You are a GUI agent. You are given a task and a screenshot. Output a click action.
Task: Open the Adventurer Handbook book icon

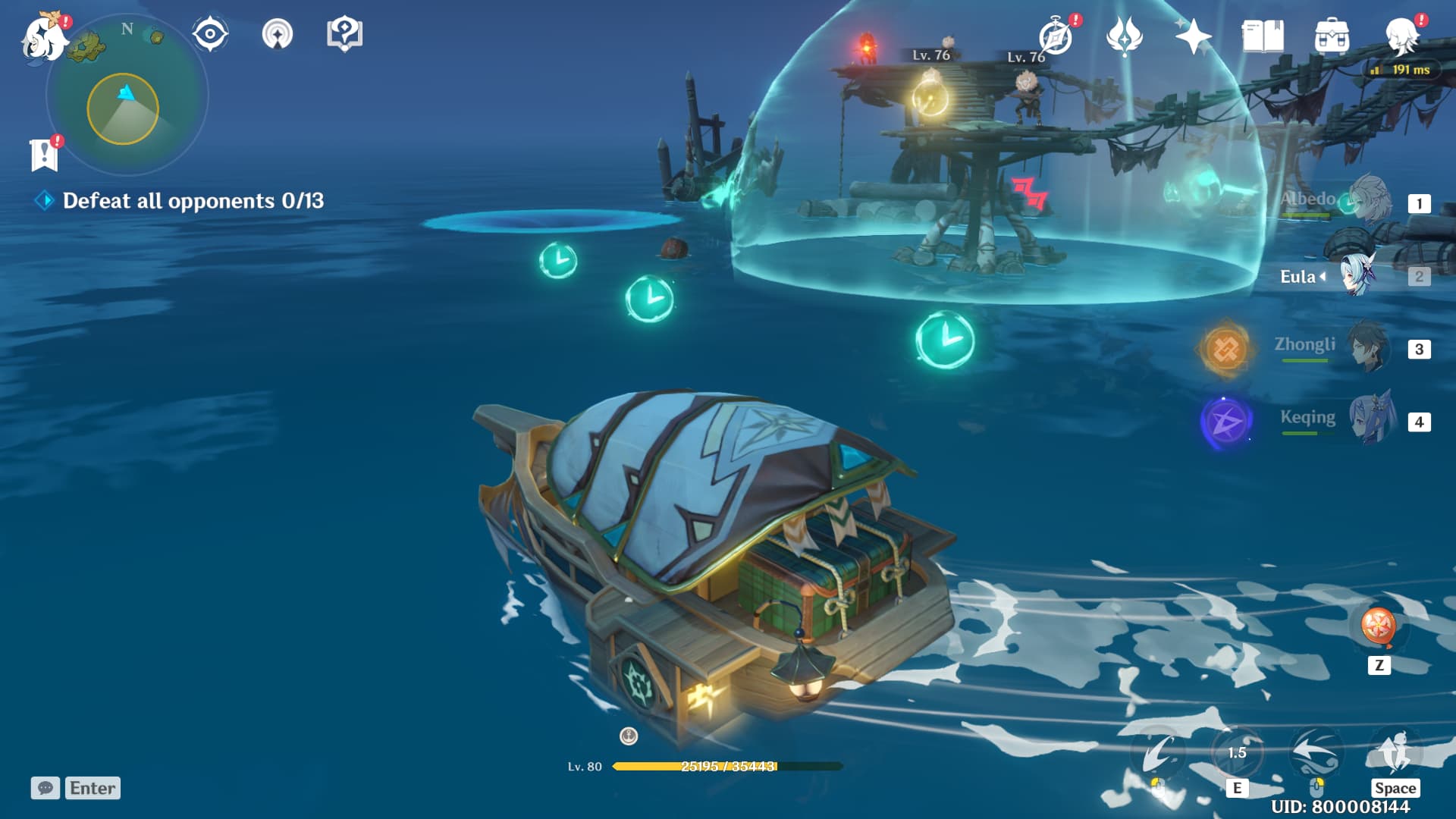[x=1263, y=34]
